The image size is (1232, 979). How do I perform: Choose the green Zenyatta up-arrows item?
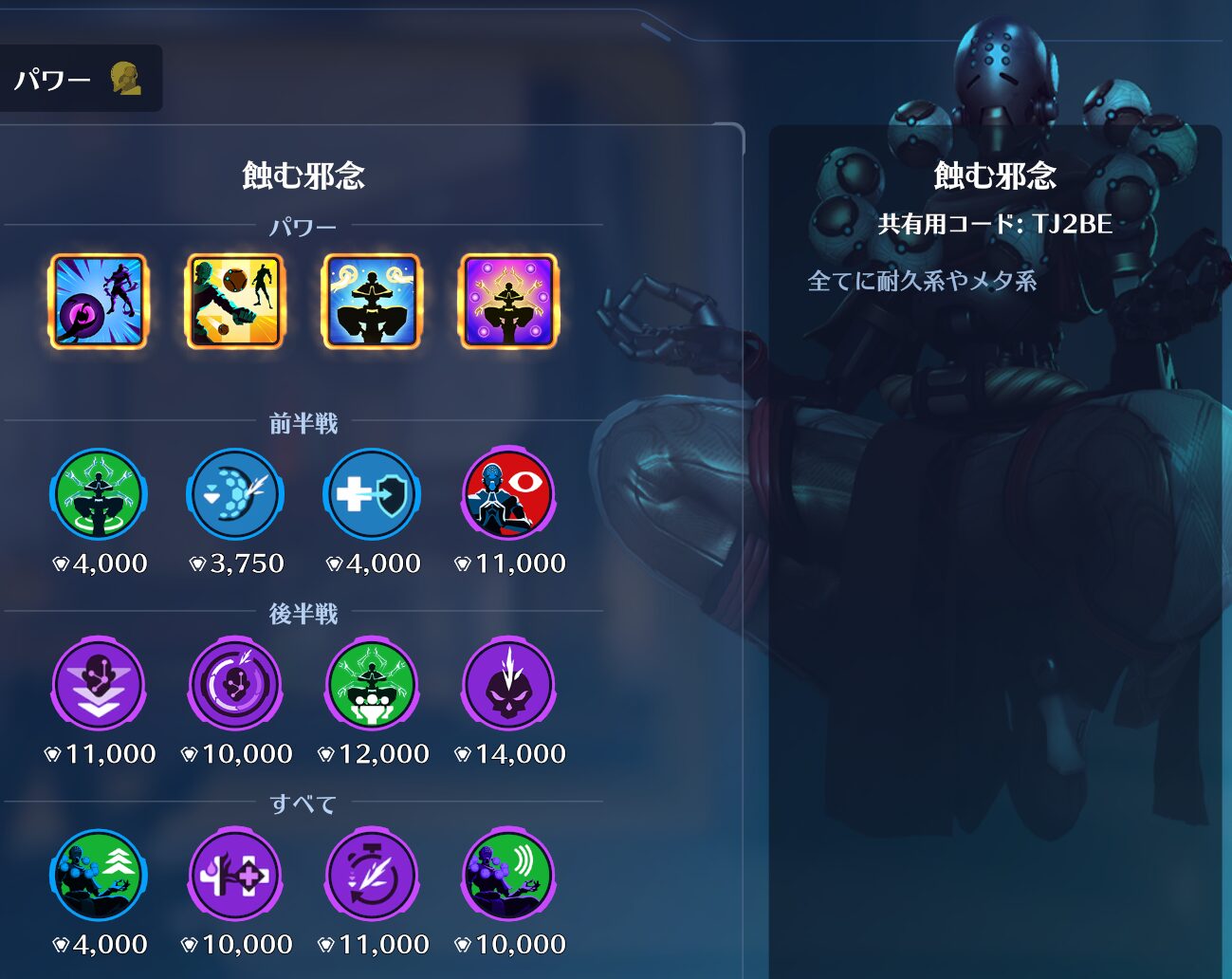click(98, 876)
